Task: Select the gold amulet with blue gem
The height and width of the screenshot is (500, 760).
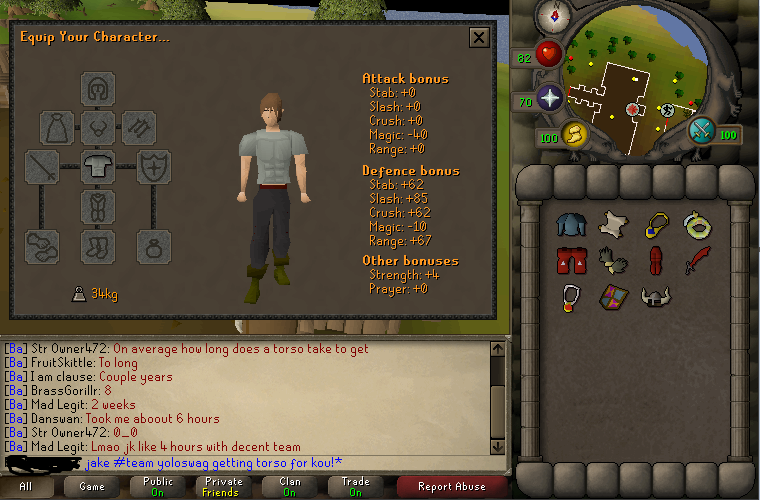Action: point(654,225)
